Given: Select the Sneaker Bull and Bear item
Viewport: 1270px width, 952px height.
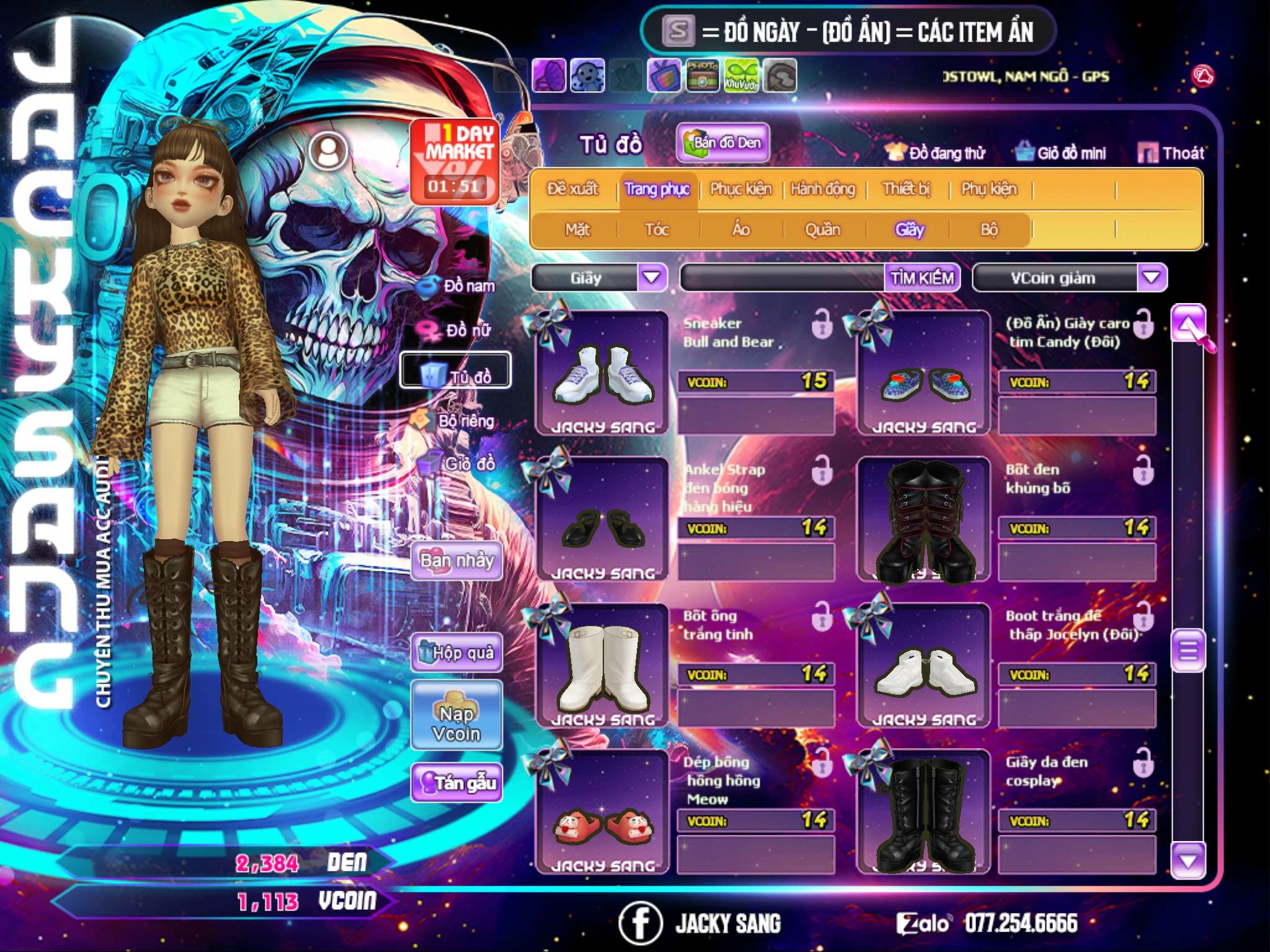Looking at the screenshot, I should tap(602, 373).
